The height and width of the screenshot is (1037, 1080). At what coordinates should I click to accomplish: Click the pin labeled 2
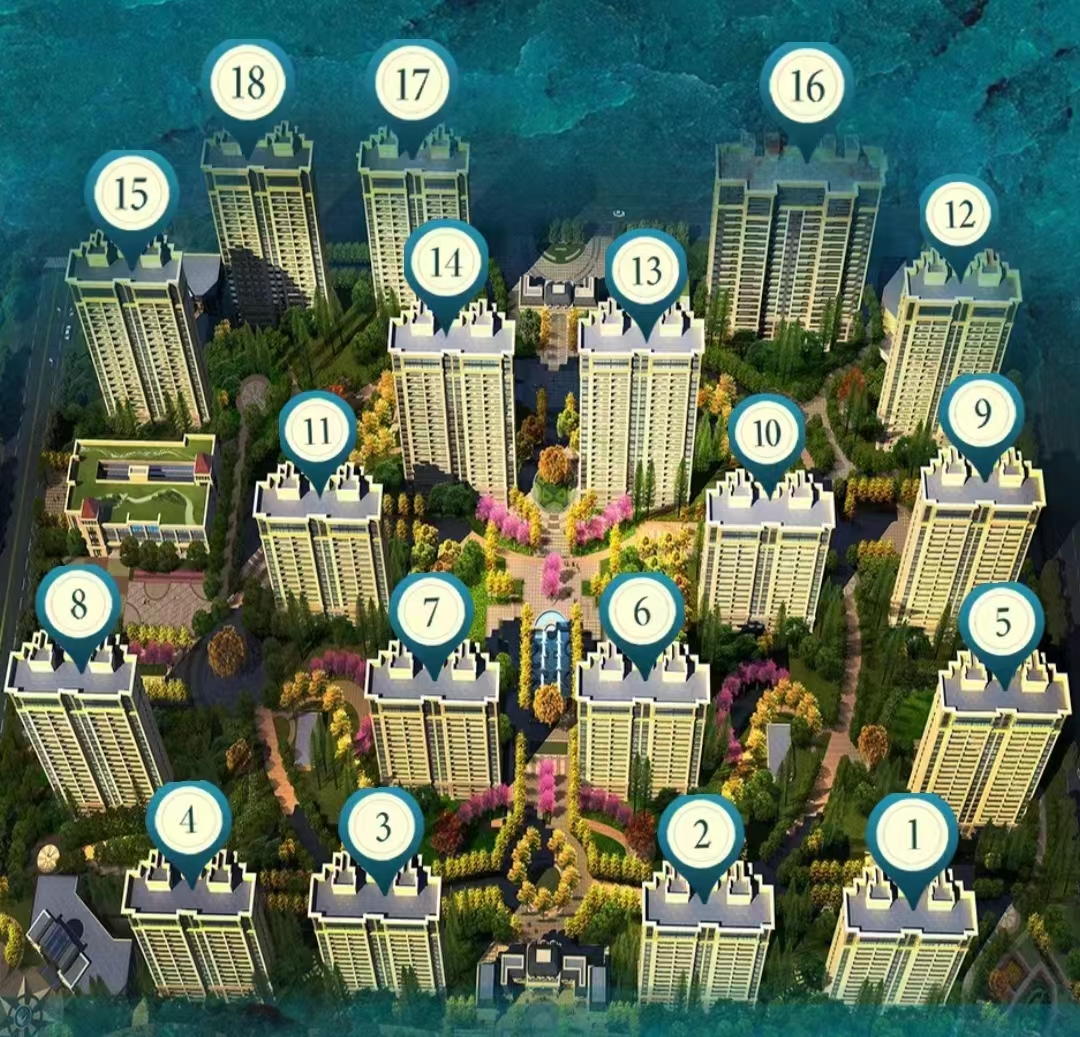701,836
